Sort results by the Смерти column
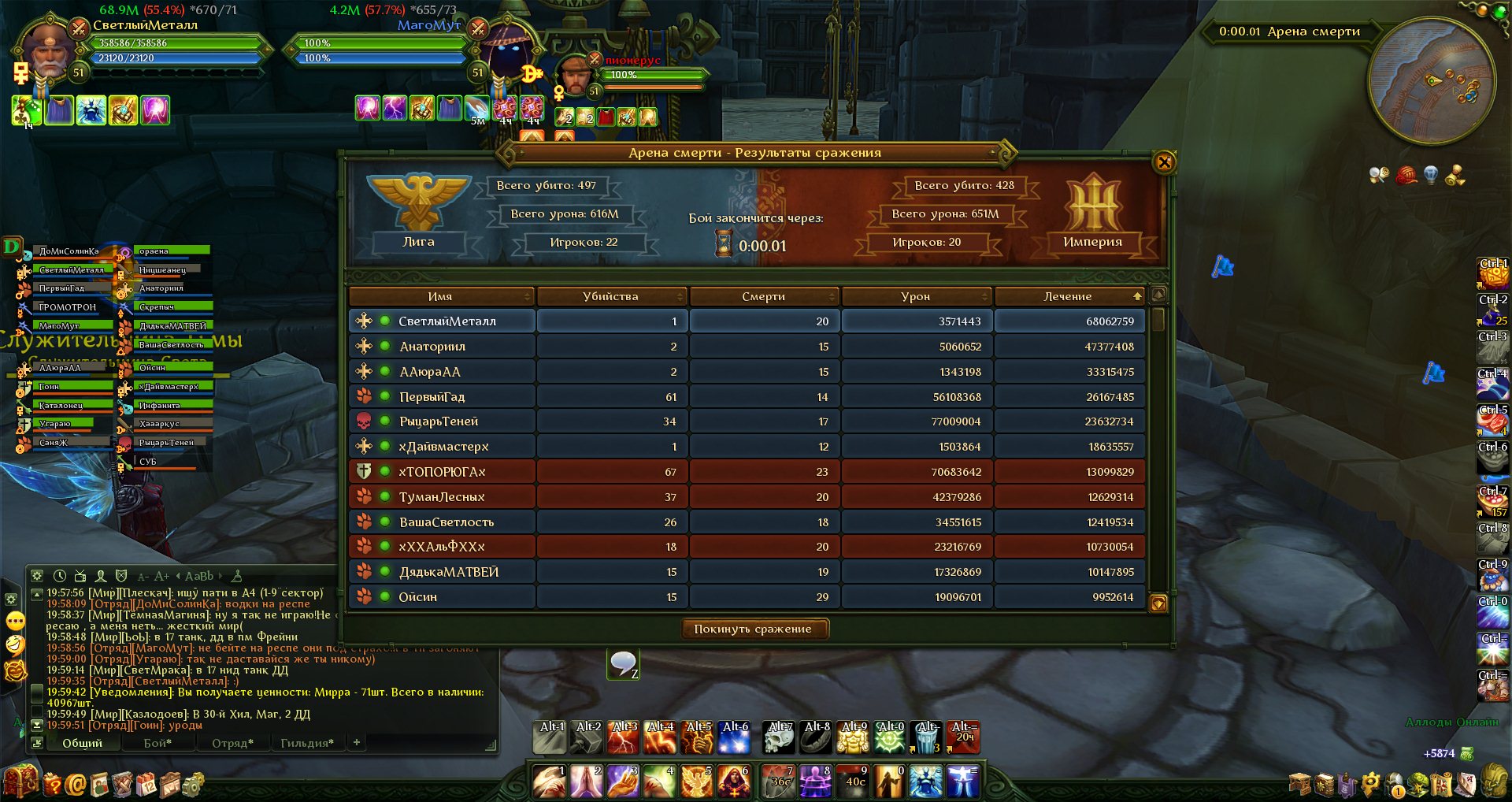The height and width of the screenshot is (802, 1512). click(x=762, y=296)
